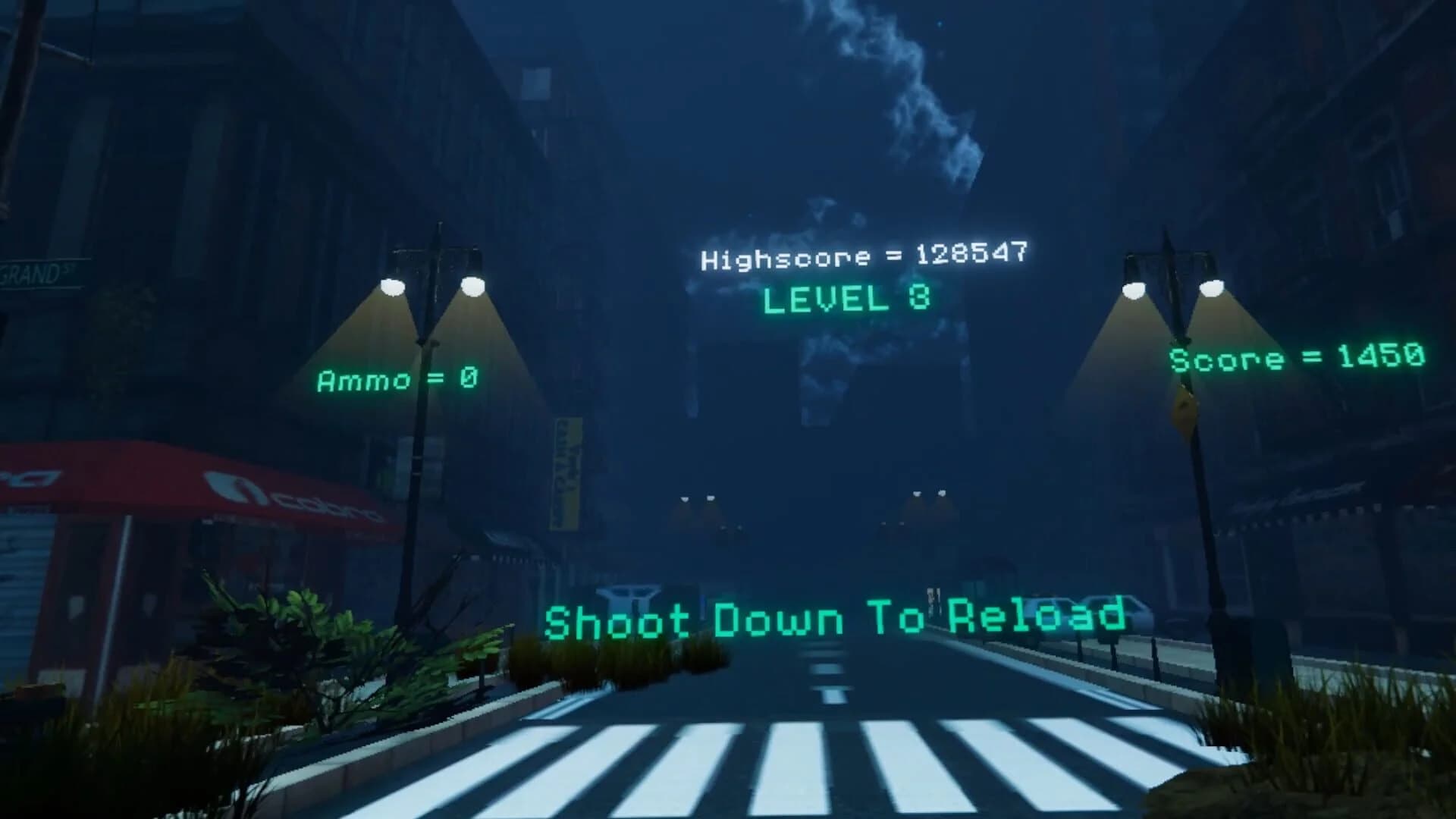Click the 'Score = 1450' display

click(1297, 356)
